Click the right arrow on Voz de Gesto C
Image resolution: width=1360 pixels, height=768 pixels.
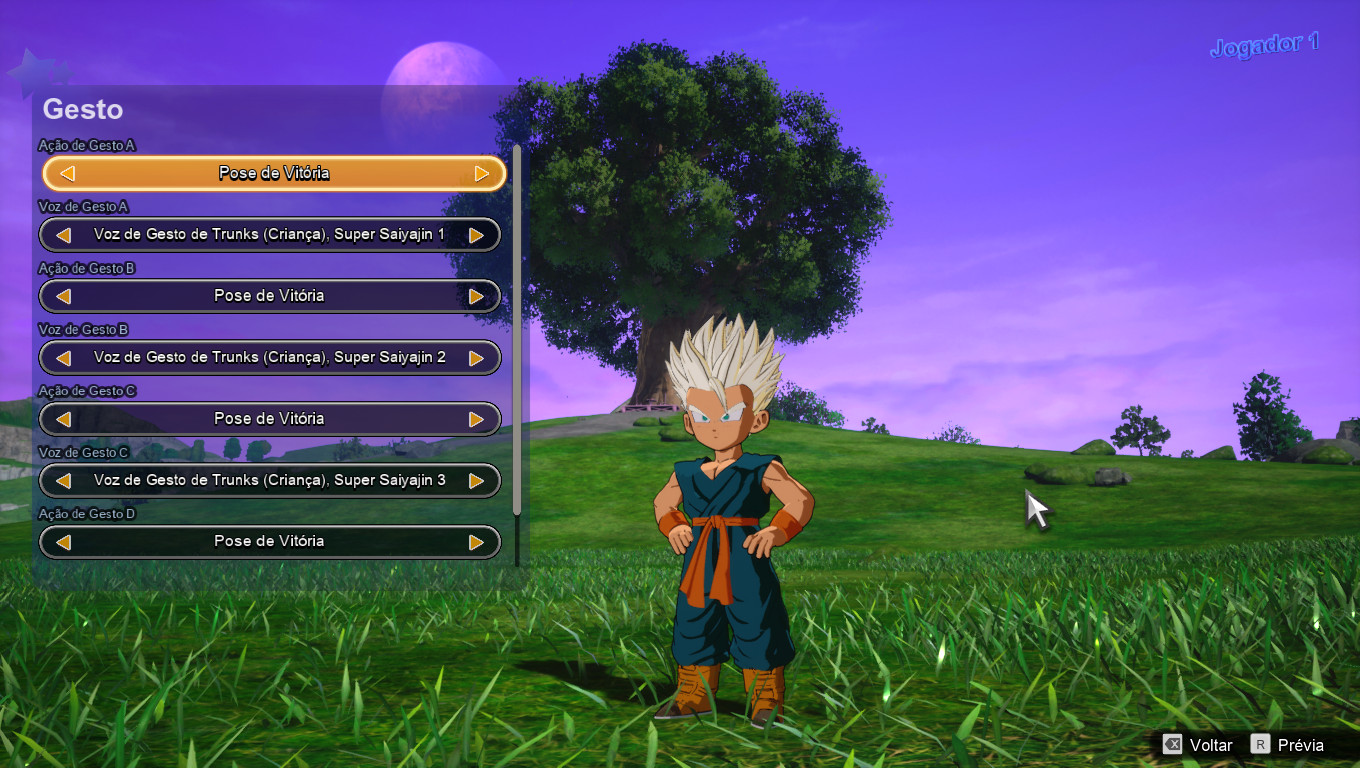pyautogui.click(x=478, y=480)
